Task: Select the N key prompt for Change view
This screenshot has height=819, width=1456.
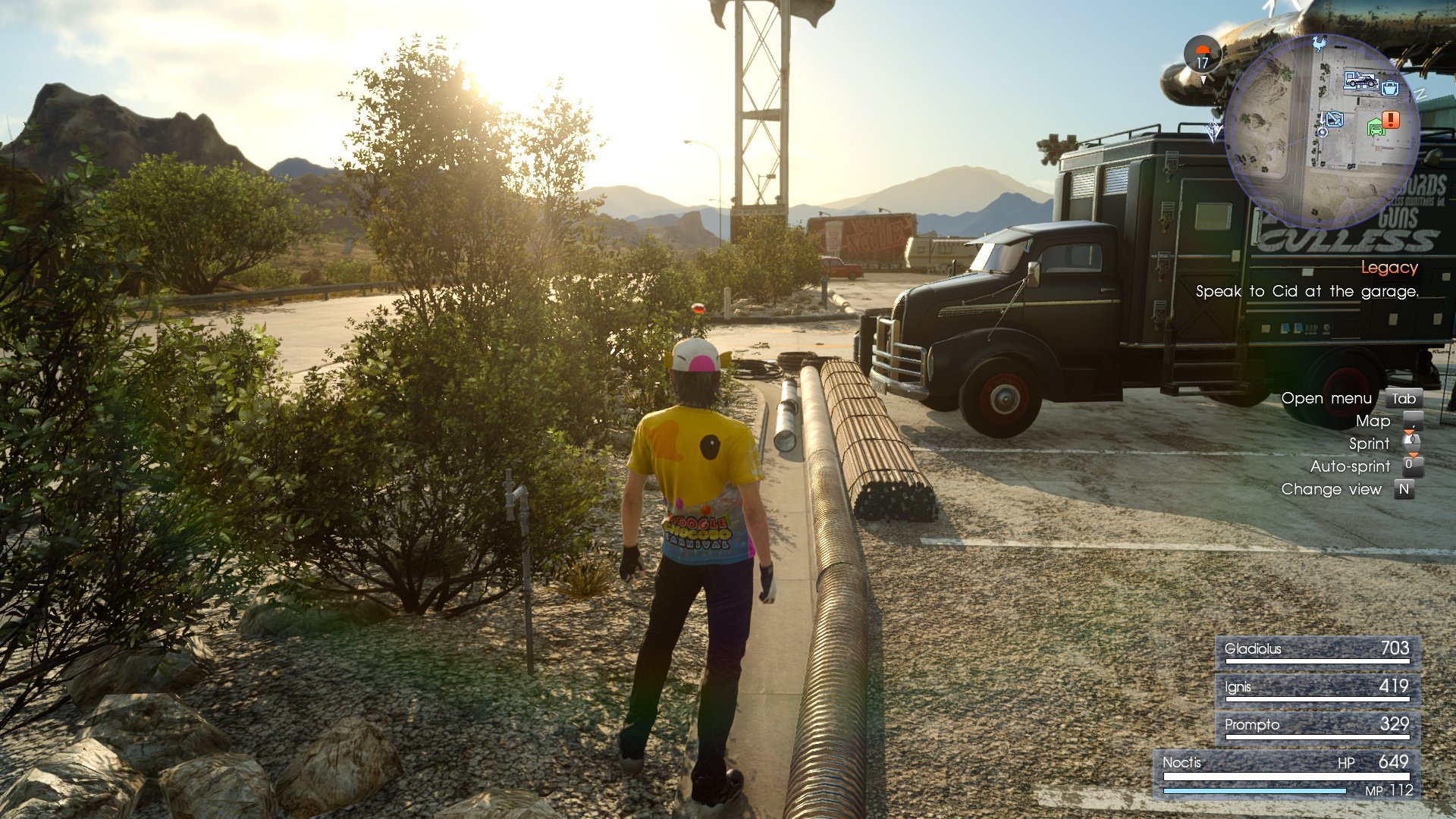Action: 1404,488
